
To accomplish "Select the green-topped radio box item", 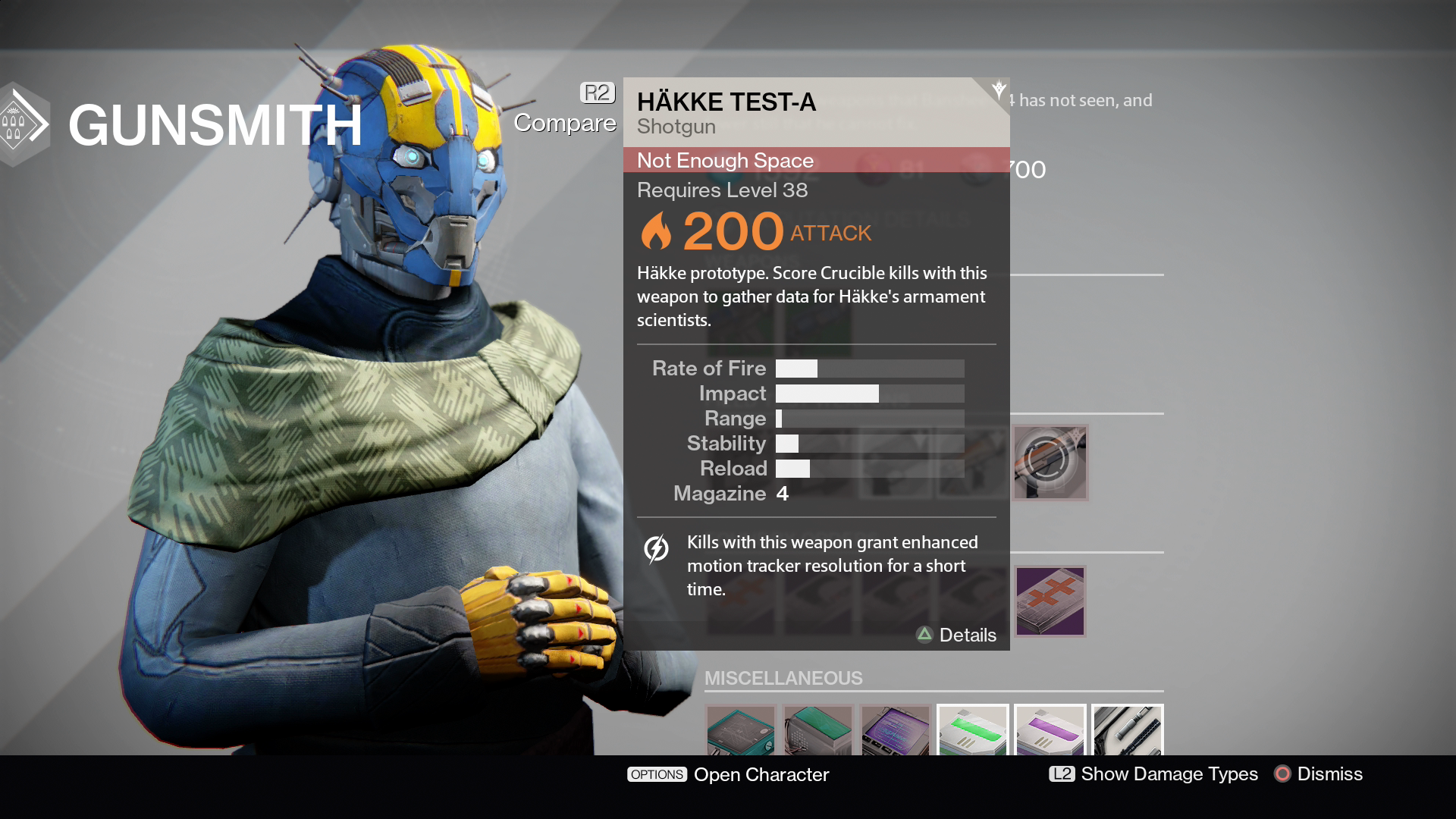I will [818, 731].
